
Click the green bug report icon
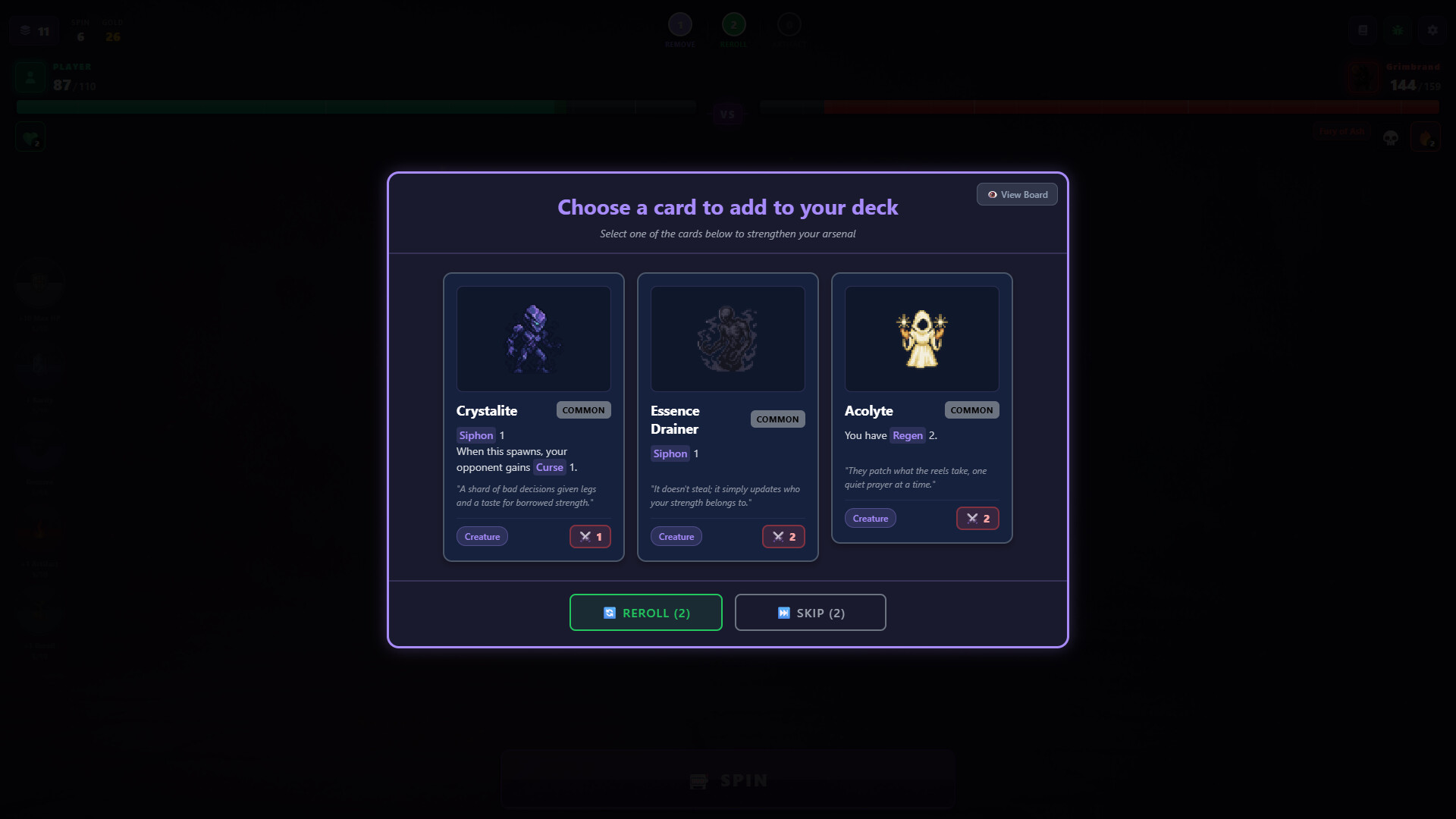[x=1398, y=30]
